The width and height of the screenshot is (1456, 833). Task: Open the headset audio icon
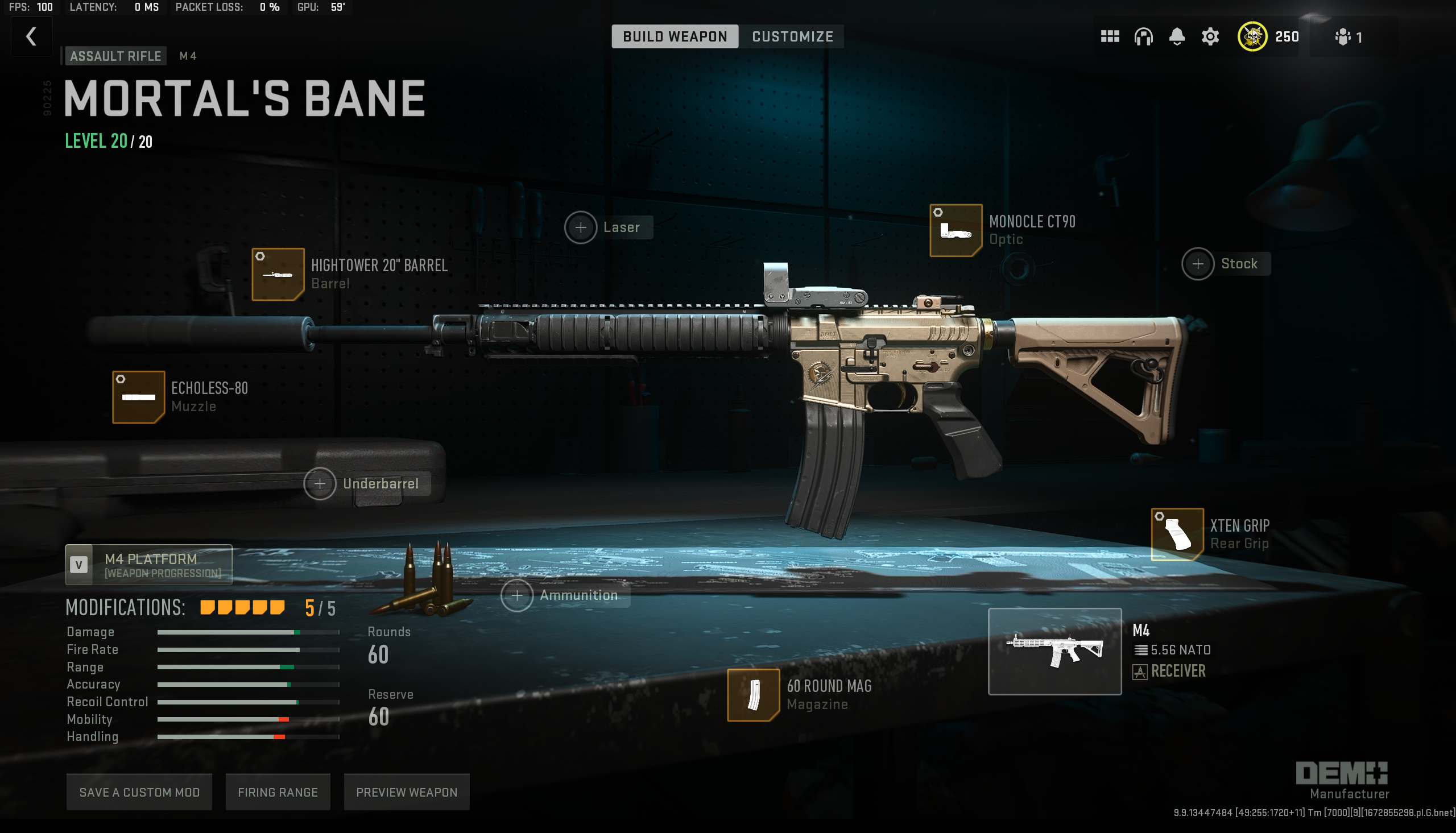(x=1143, y=36)
